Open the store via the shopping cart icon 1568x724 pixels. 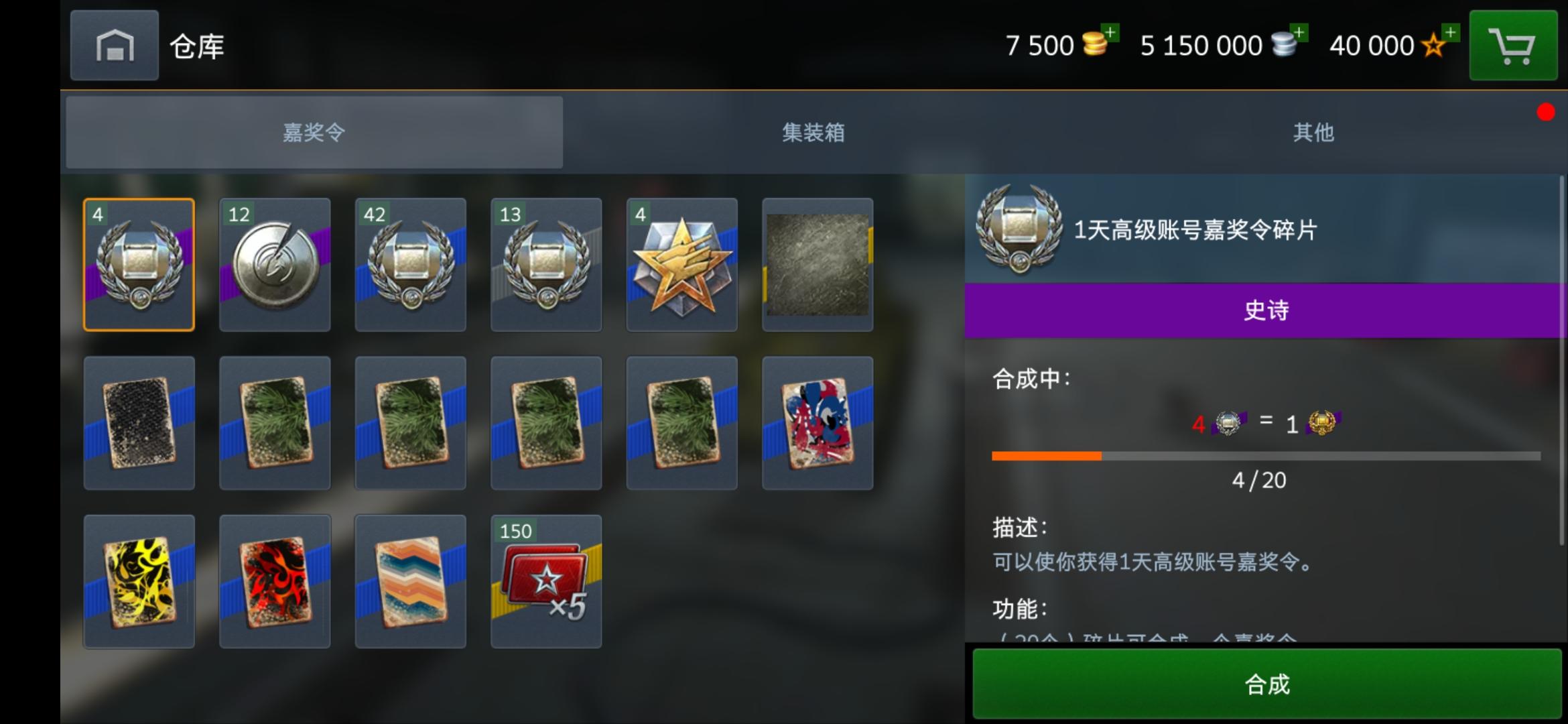pos(1512,46)
